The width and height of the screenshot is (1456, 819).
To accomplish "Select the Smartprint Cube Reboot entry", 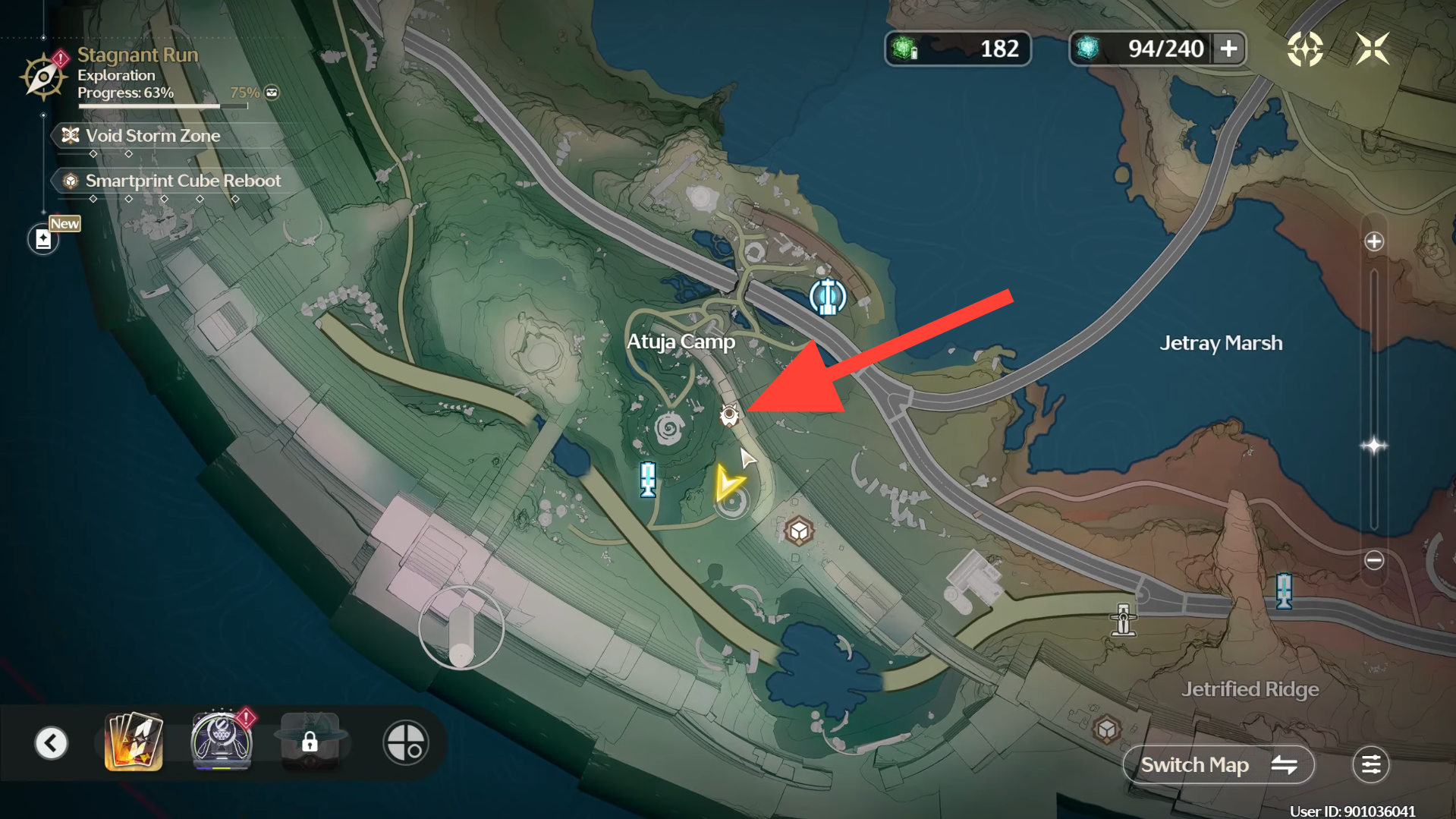I will click(x=182, y=181).
